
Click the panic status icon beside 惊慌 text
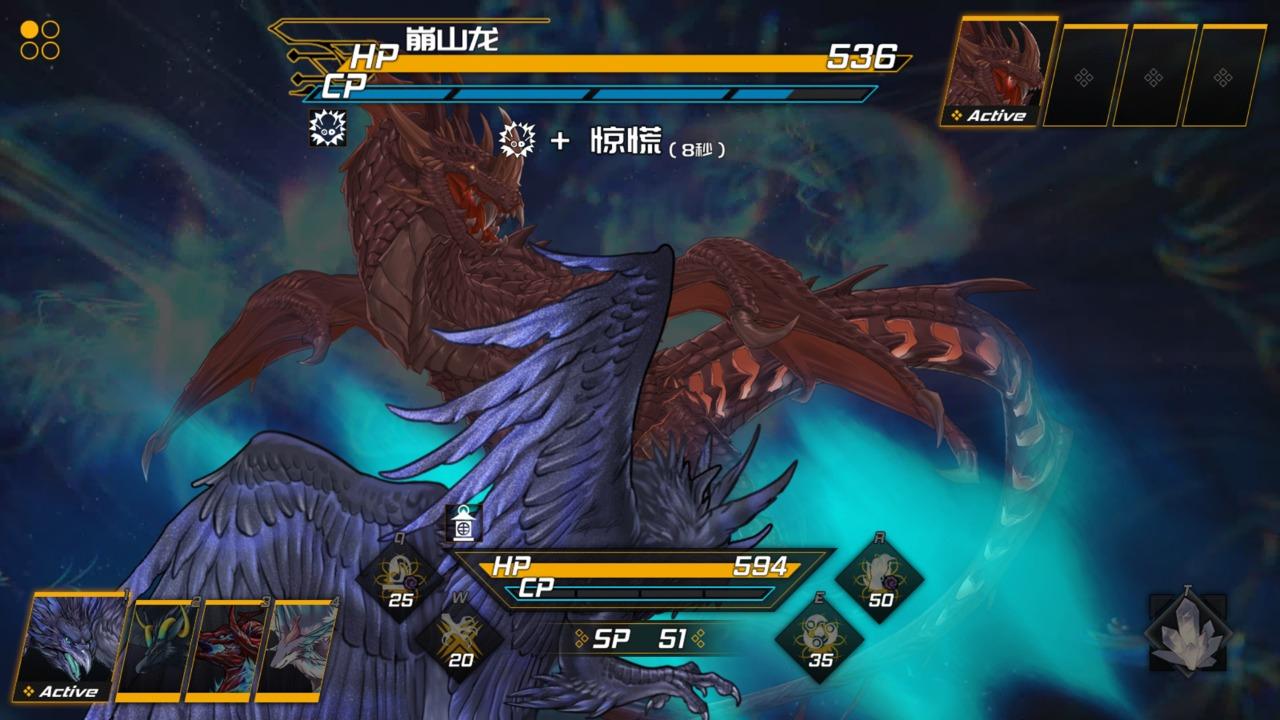516,142
